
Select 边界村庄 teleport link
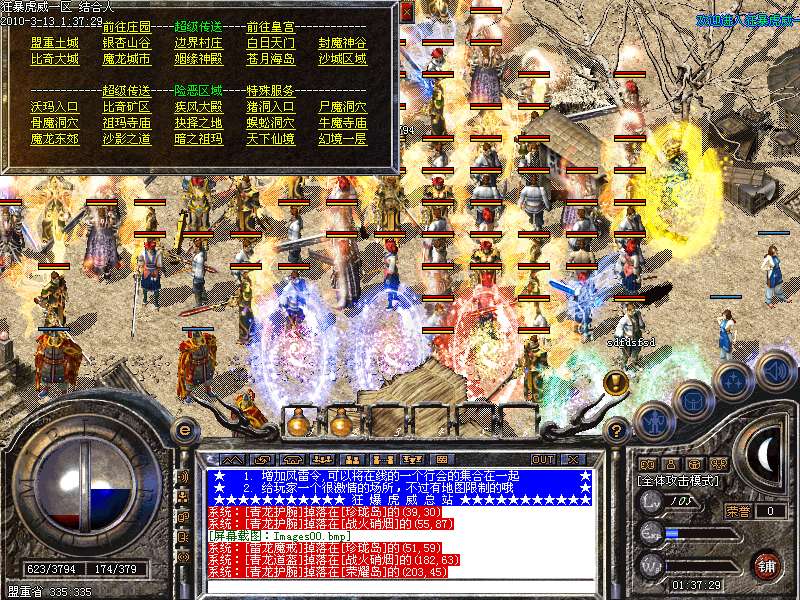[x=198, y=44]
